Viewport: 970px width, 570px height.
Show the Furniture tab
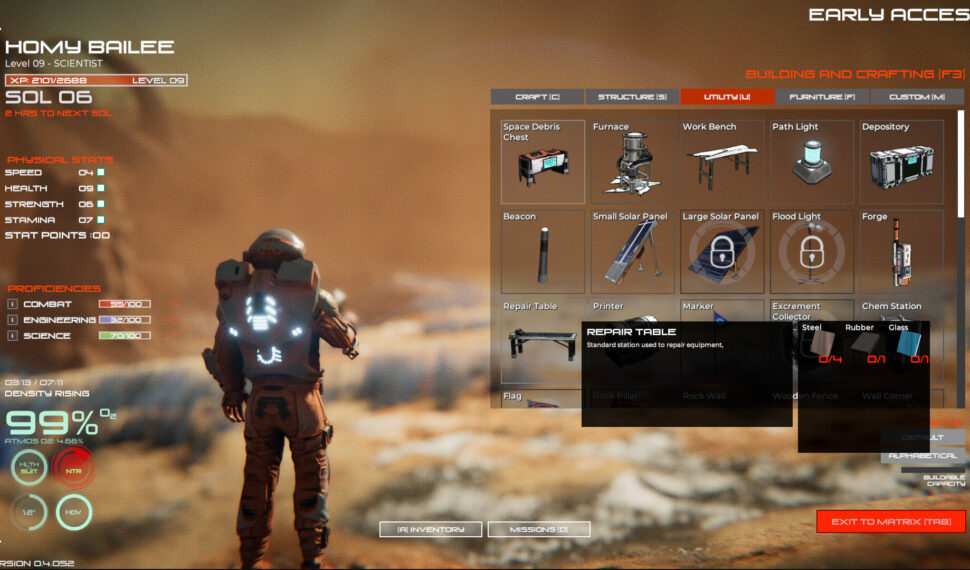[x=822, y=97]
